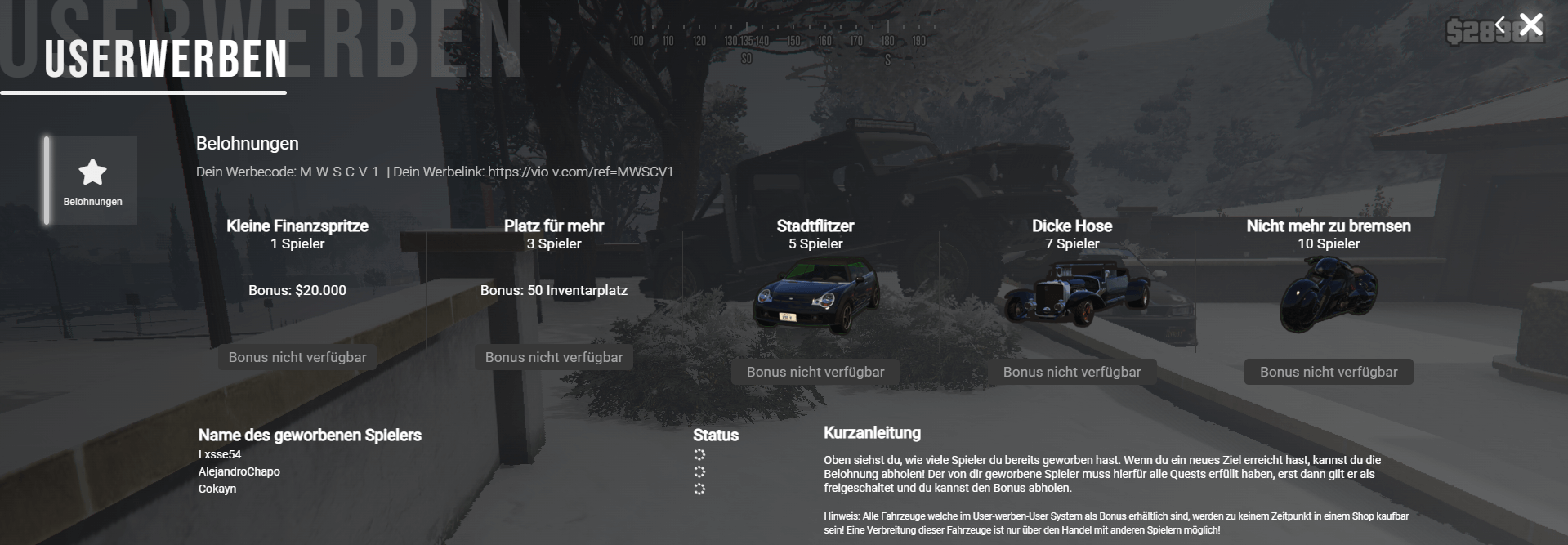Select recruited player Lxsse54
The image size is (1568, 545).
(x=220, y=454)
